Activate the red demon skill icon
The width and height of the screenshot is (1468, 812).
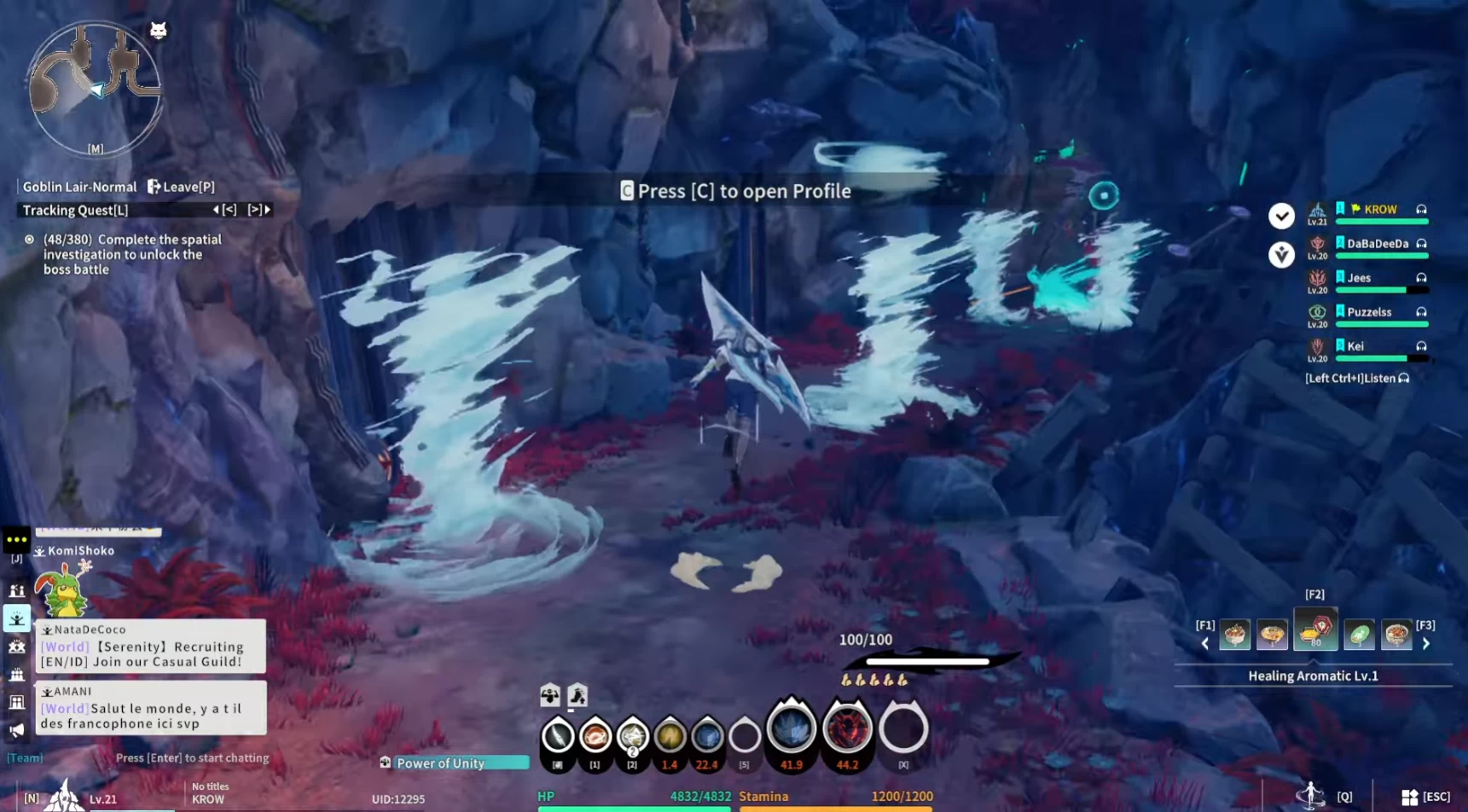[846, 729]
